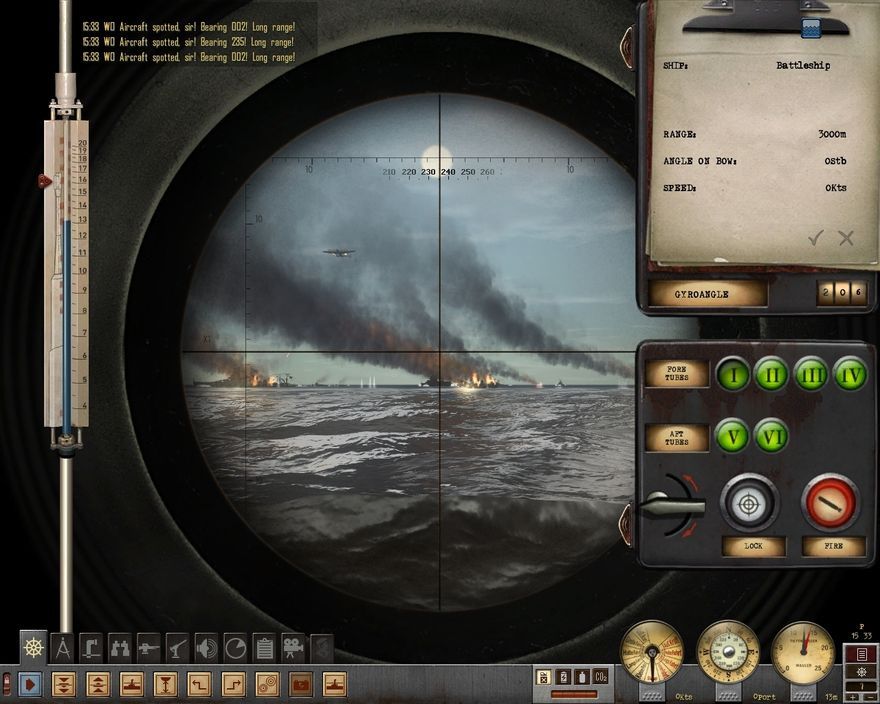Click the engine telegraph speed dial
Image resolution: width=880 pixels, height=704 pixels.
pyautogui.click(x=651, y=651)
